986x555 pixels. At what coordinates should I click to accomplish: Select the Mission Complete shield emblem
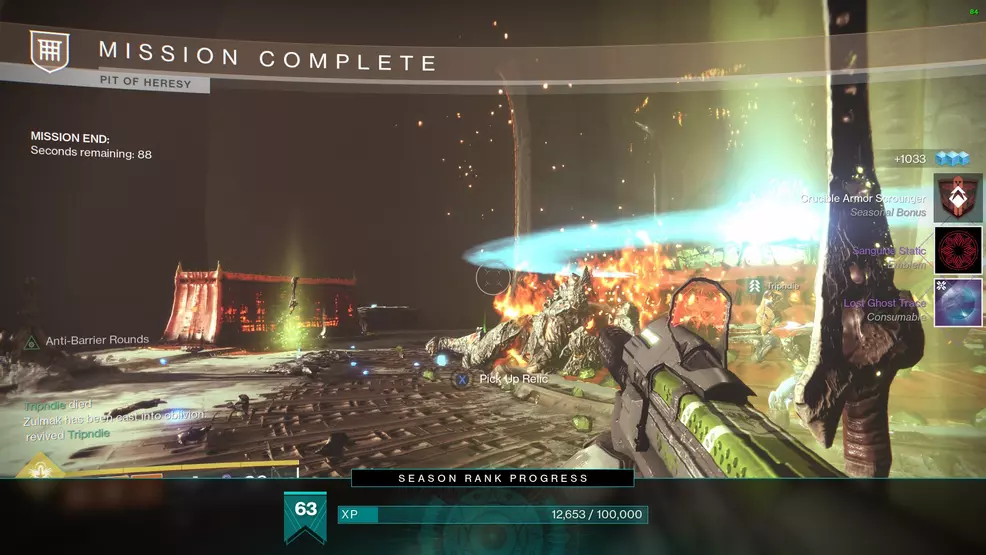point(48,51)
